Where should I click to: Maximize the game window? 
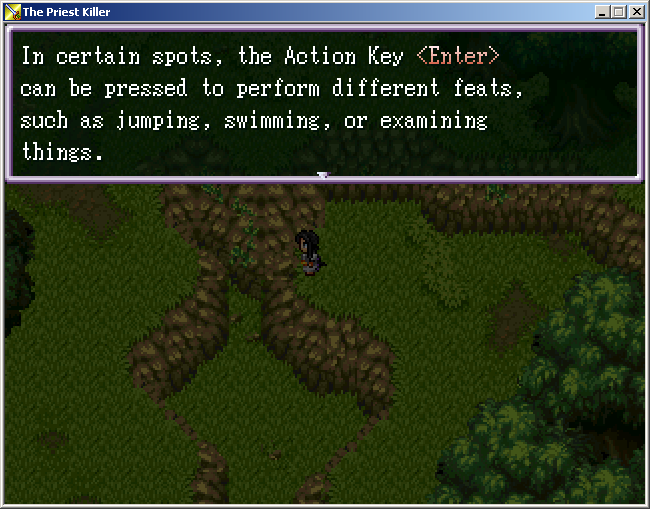pyautogui.click(x=618, y=12)
